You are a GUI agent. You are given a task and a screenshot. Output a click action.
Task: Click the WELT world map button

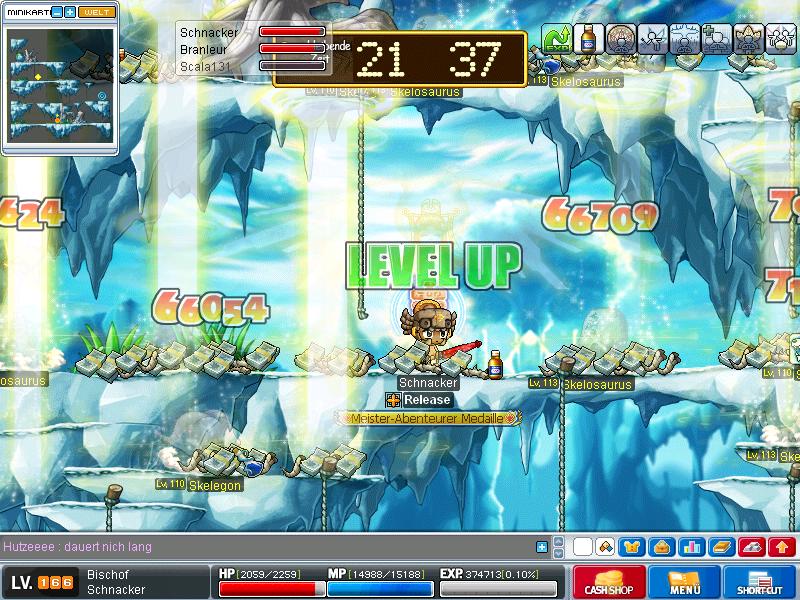pos(97,12)
